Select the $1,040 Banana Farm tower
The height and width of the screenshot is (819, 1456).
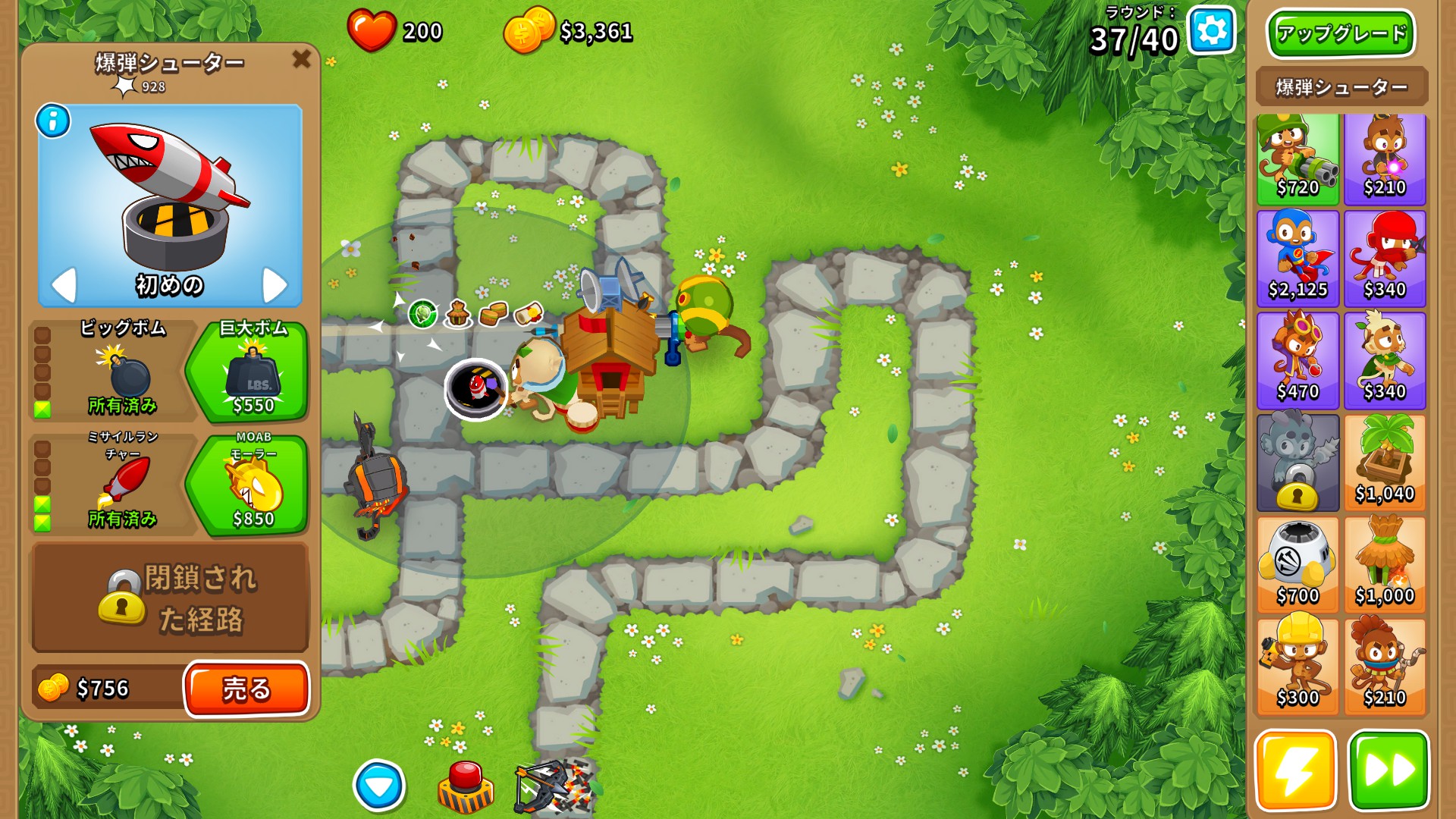pyautogui.click(x=1385, y=463)
